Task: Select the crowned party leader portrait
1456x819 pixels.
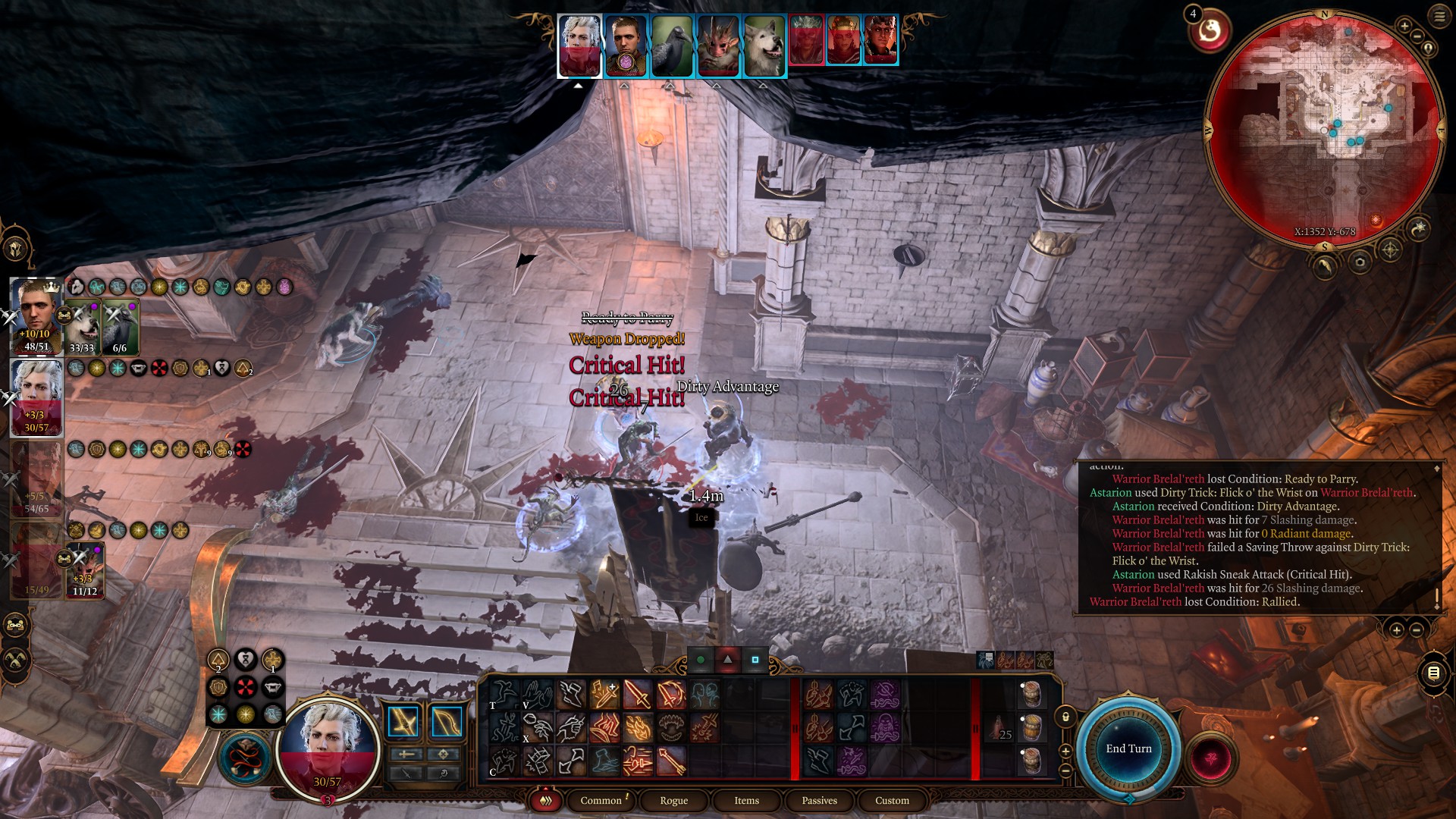Action: pyautogui.click(x=36, y=316)
